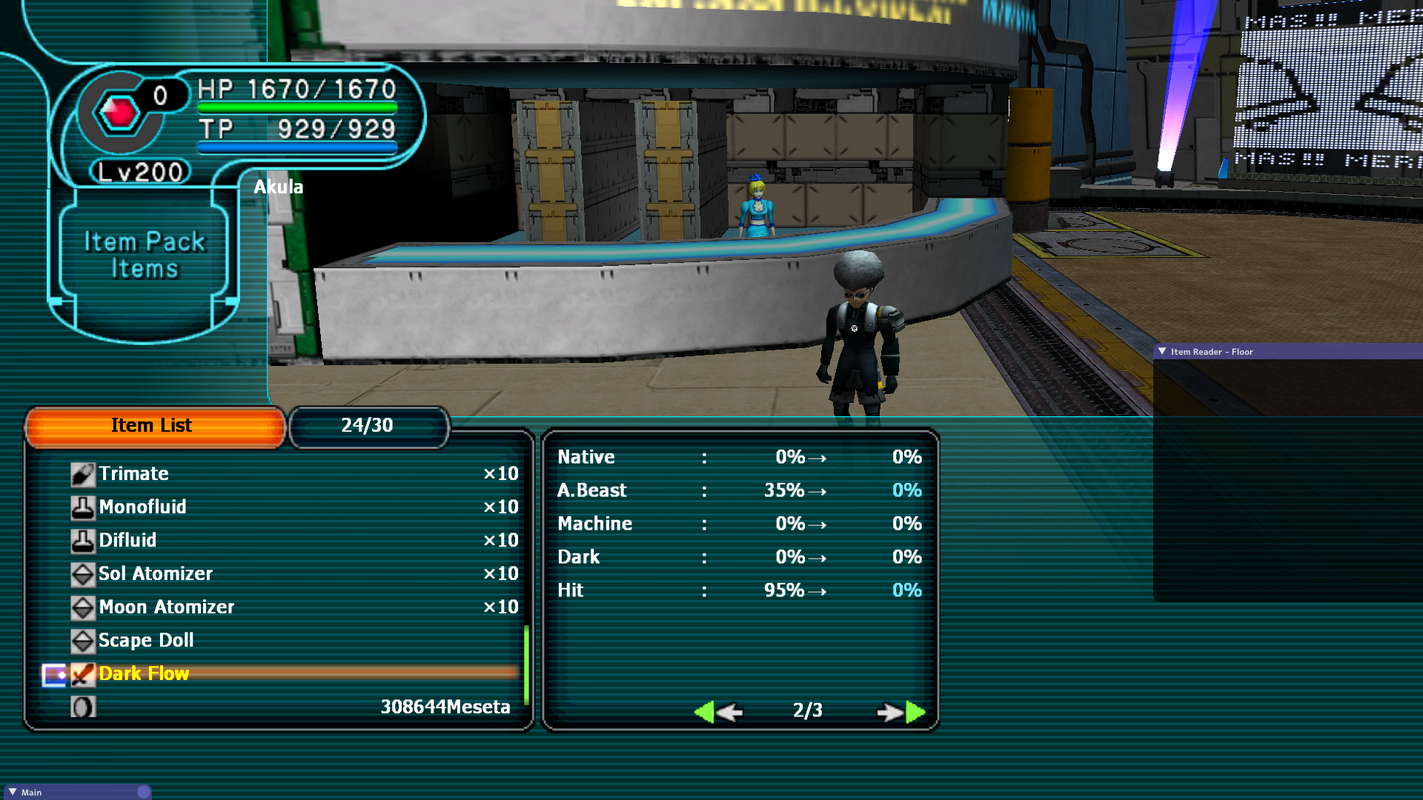Select the Difluid item icon

[83, 540]
